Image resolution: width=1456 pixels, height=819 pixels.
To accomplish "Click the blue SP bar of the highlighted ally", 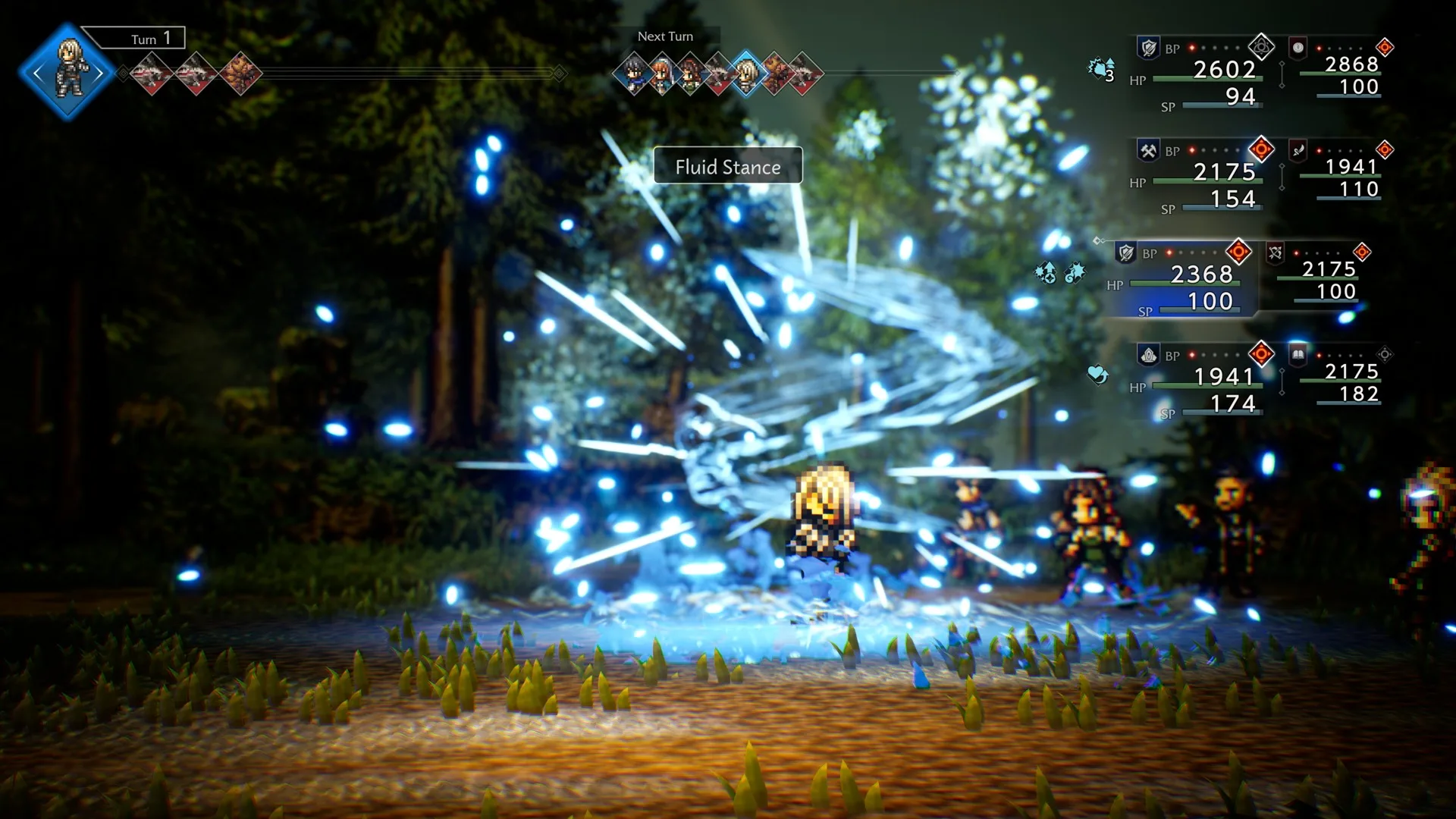I will pos(1198,309).
